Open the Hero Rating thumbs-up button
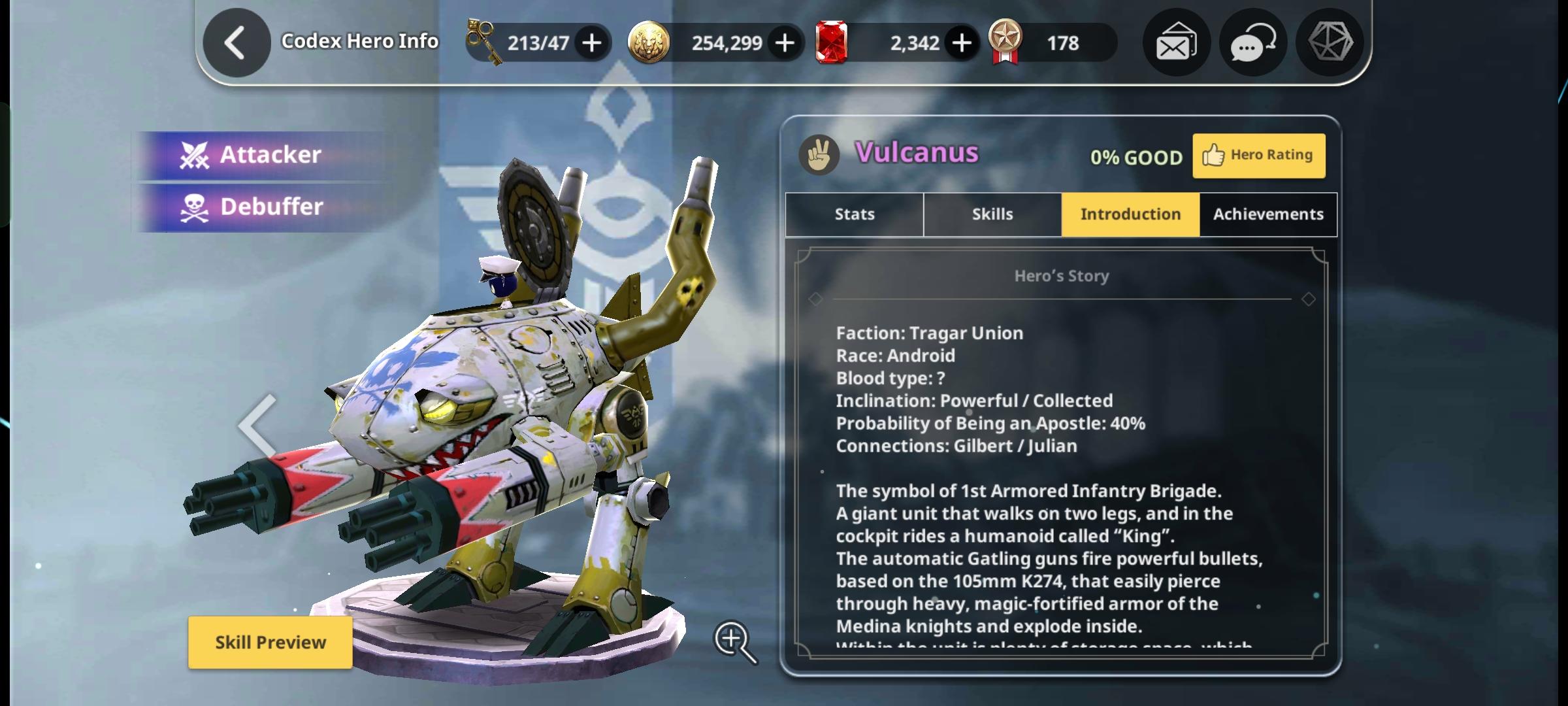The image size is (1568, 706). [x=1258, y=156]
